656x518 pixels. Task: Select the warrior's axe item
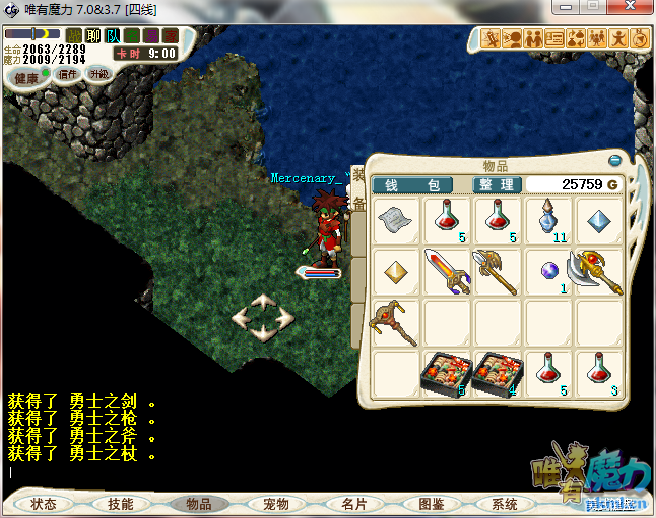click(600, 272)
